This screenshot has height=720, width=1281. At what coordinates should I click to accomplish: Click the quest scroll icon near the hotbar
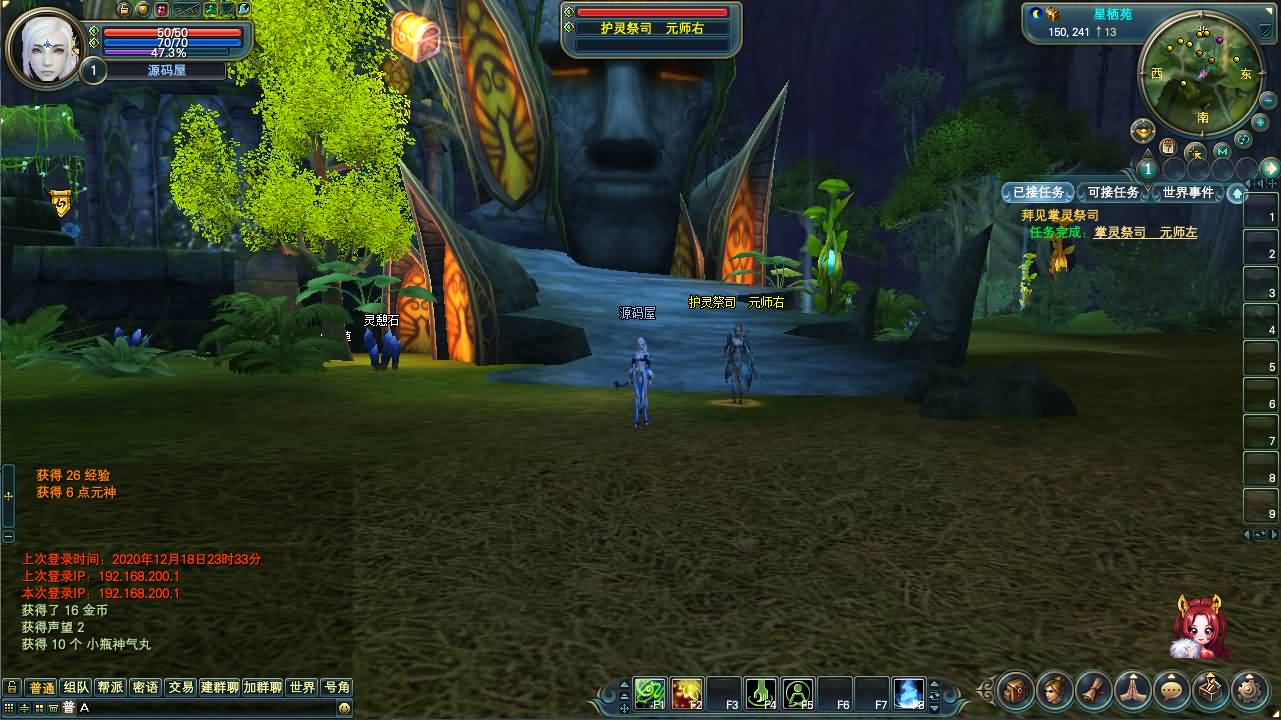click(1093, 690)
